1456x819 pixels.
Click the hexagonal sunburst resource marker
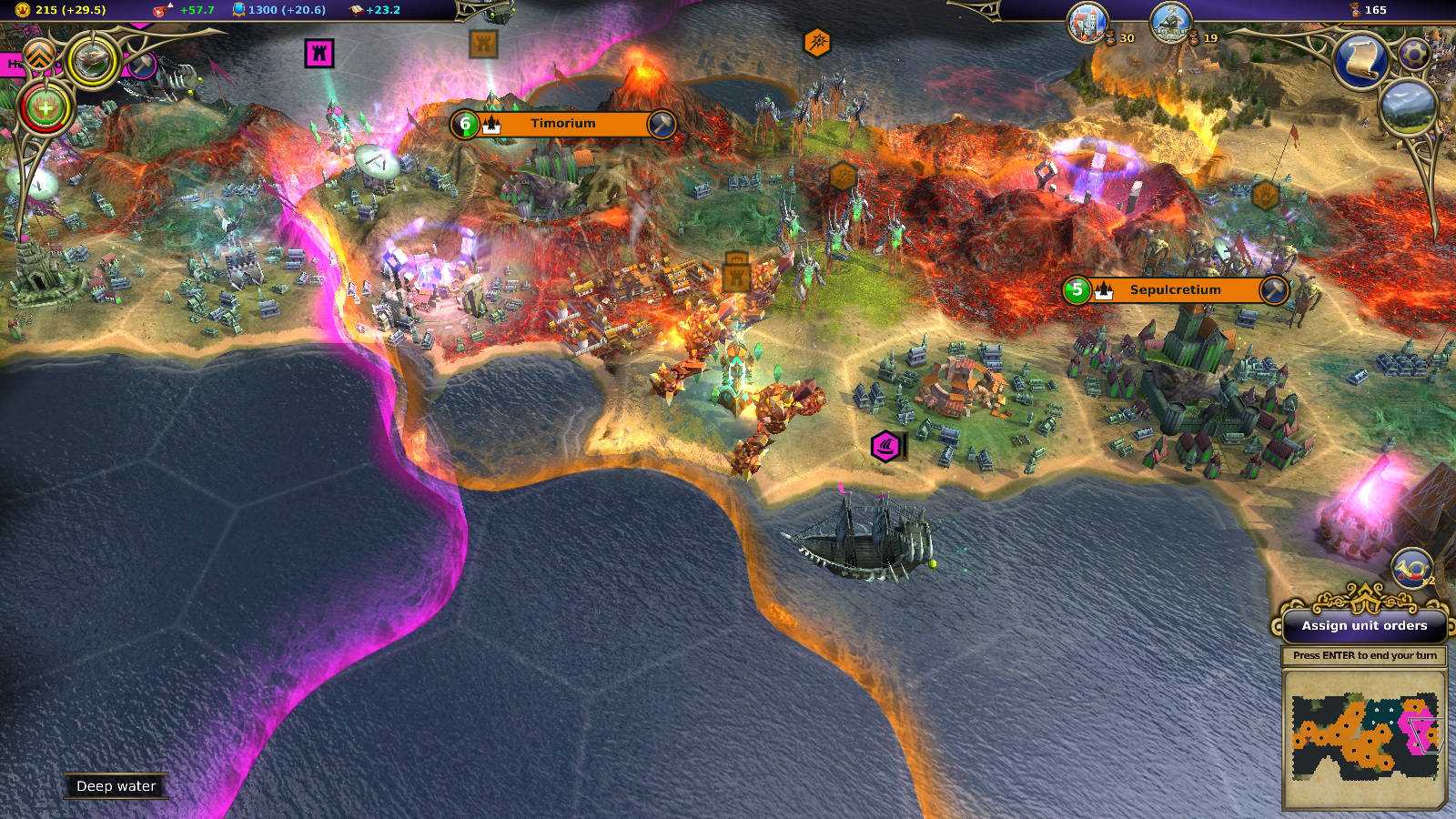click(817, 41)
